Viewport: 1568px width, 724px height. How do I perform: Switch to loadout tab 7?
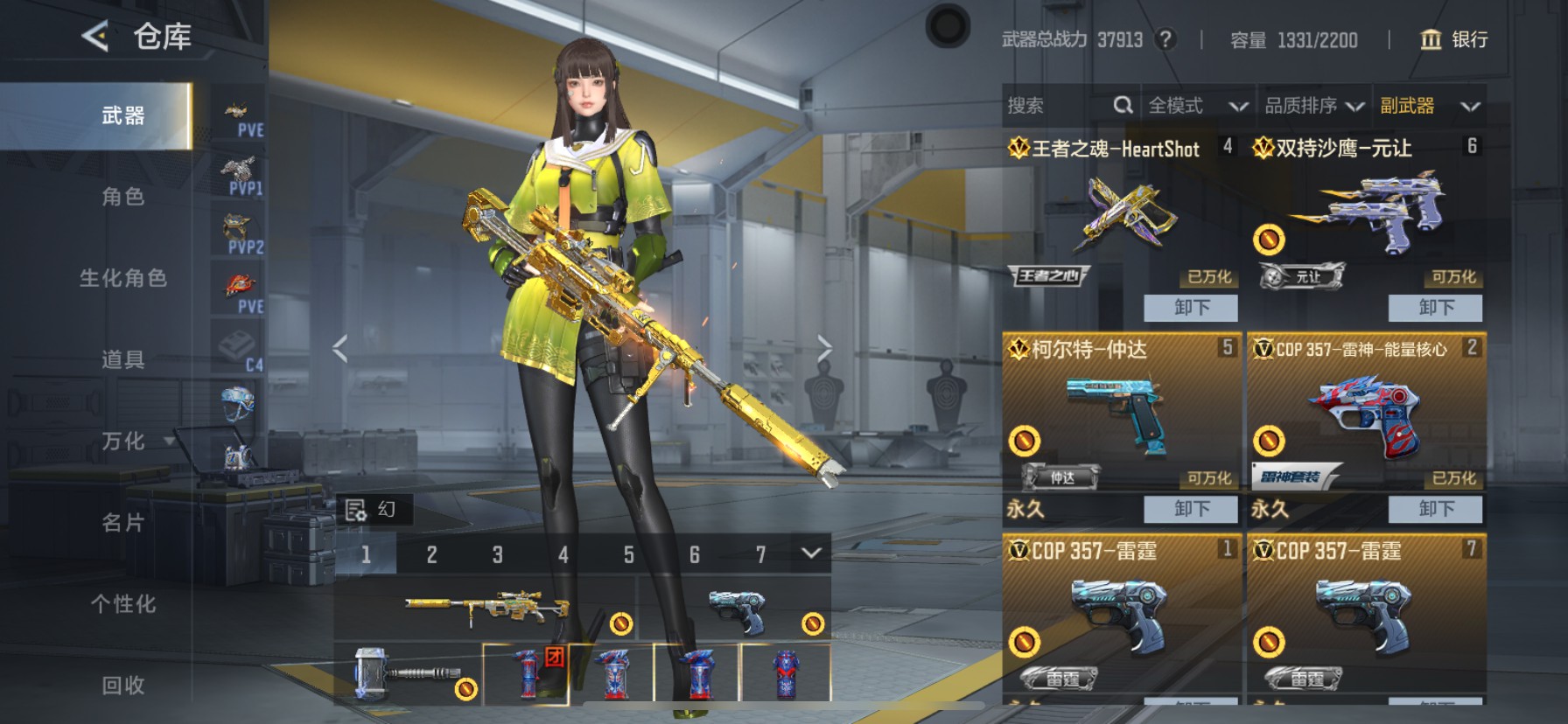760,553
